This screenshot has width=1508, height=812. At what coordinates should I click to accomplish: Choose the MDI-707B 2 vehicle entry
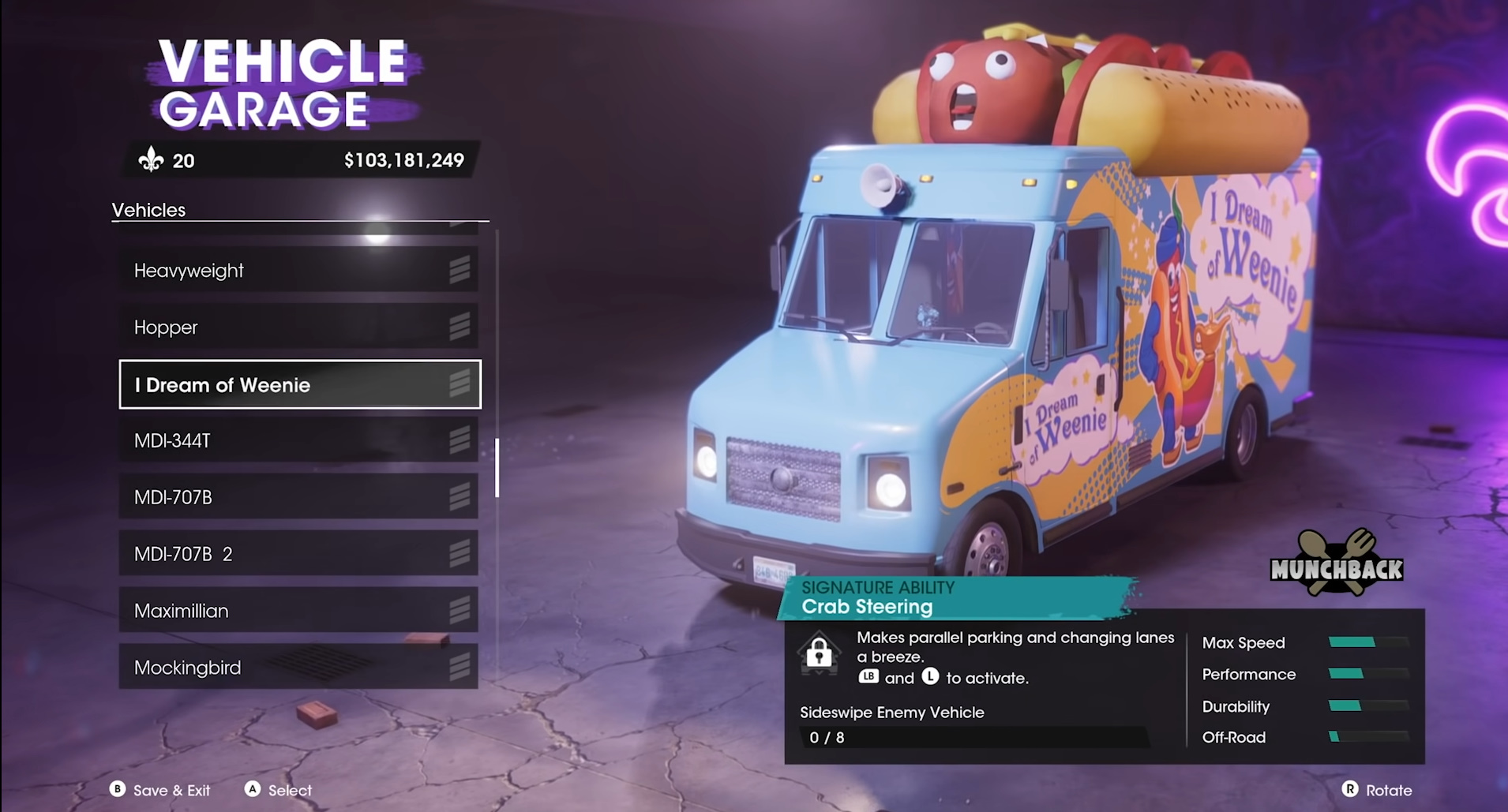pos(298,554)
